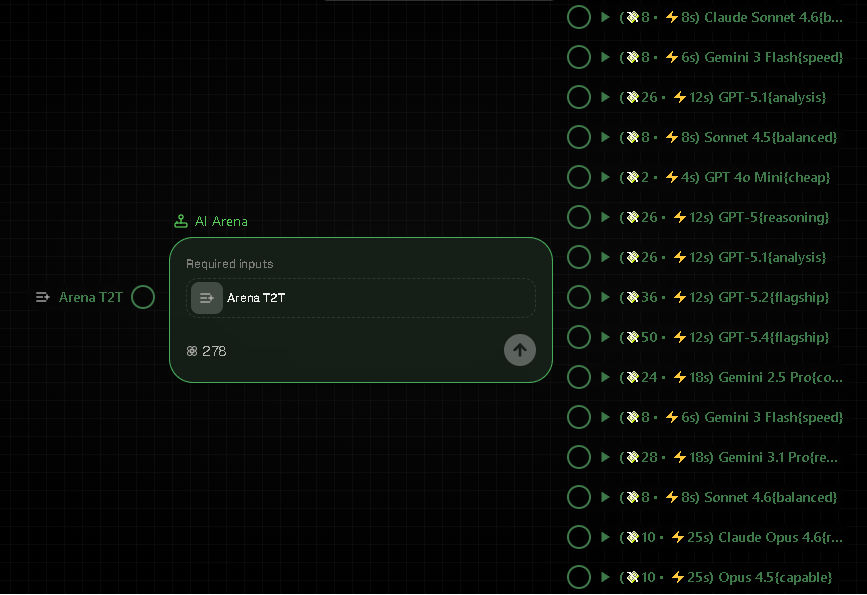
Task: Click the Sonnet 4.5 balanced connector circle
Action: [579, 137]
